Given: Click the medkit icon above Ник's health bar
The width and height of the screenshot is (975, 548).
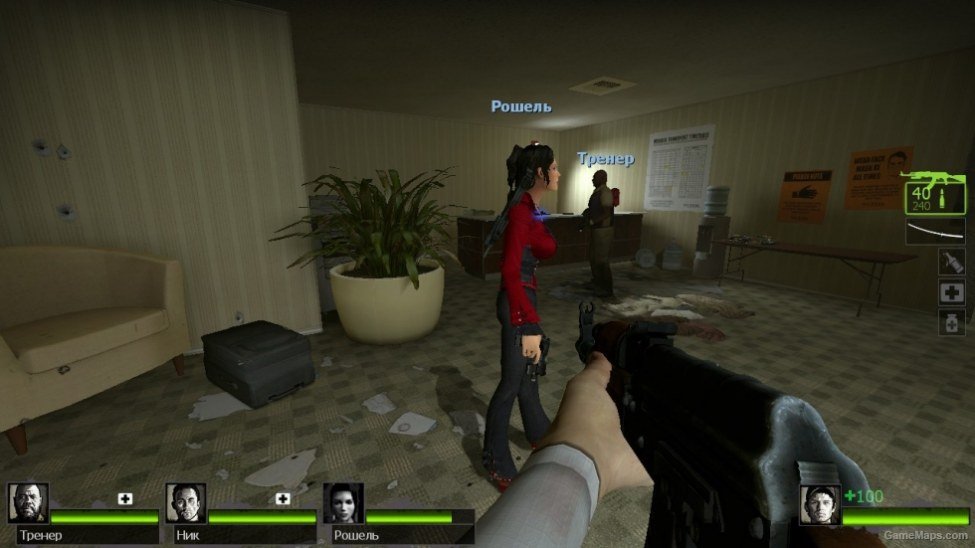Looking at the screenshot, I should 283,498.
